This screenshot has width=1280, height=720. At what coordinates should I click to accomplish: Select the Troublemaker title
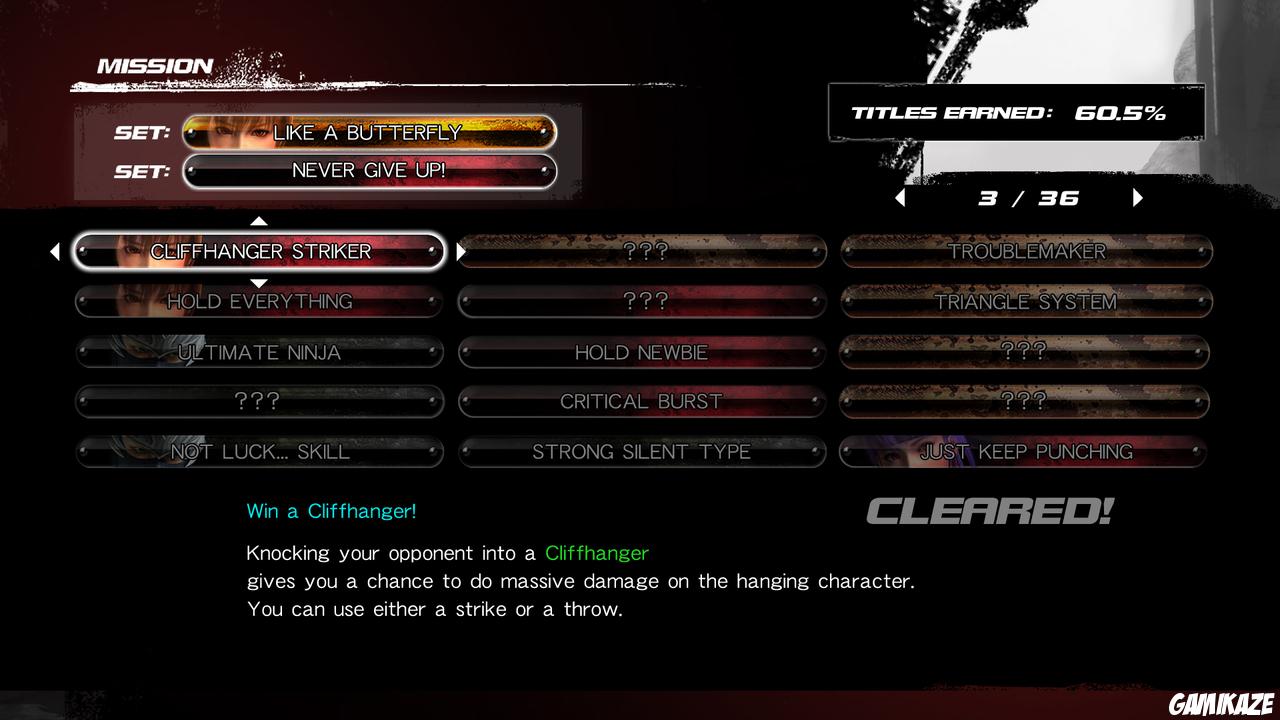(1025, 252)
